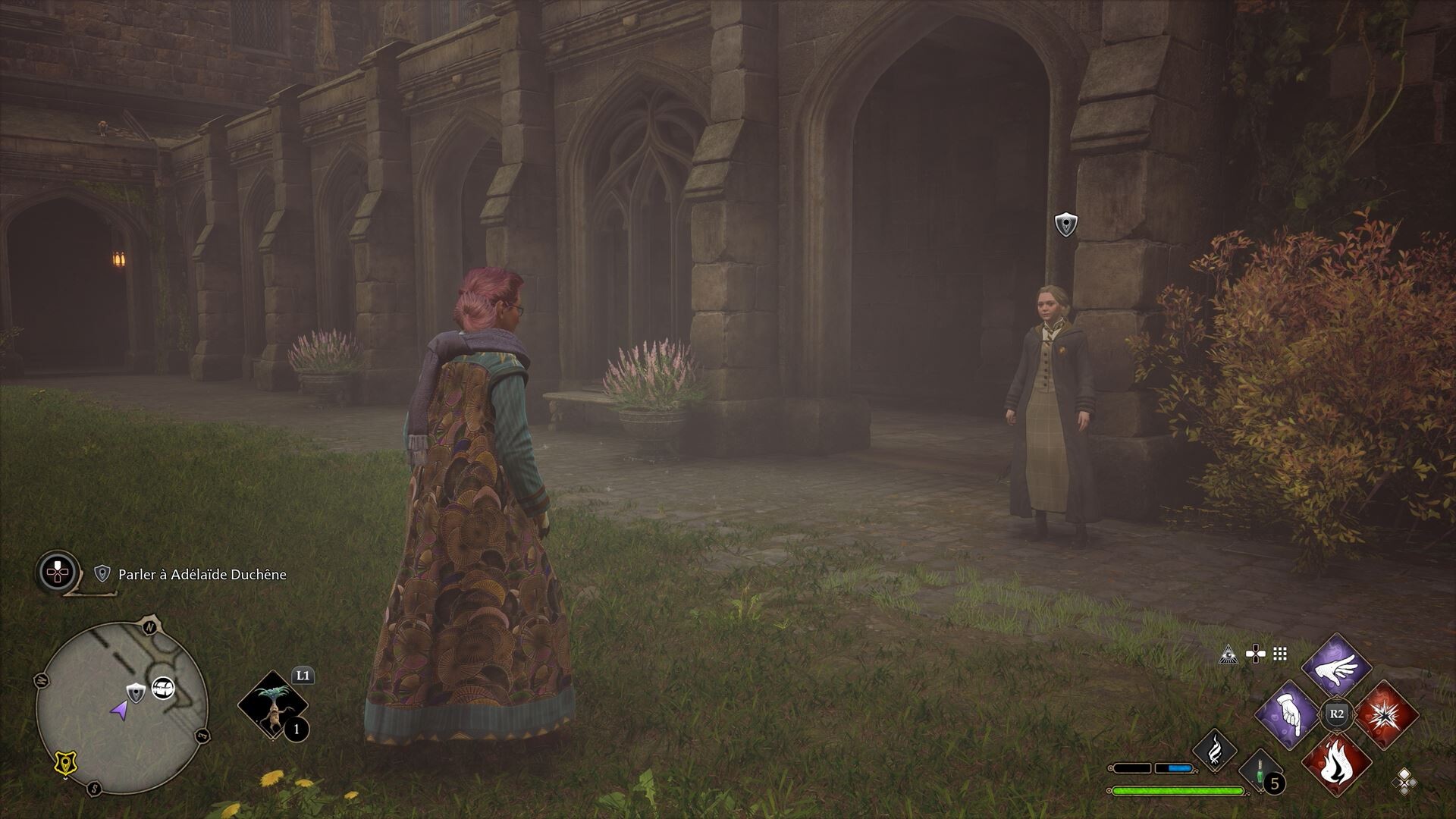
Task: Toggle the d-pad icon beside quest tracker
Action: coord(56,573)
